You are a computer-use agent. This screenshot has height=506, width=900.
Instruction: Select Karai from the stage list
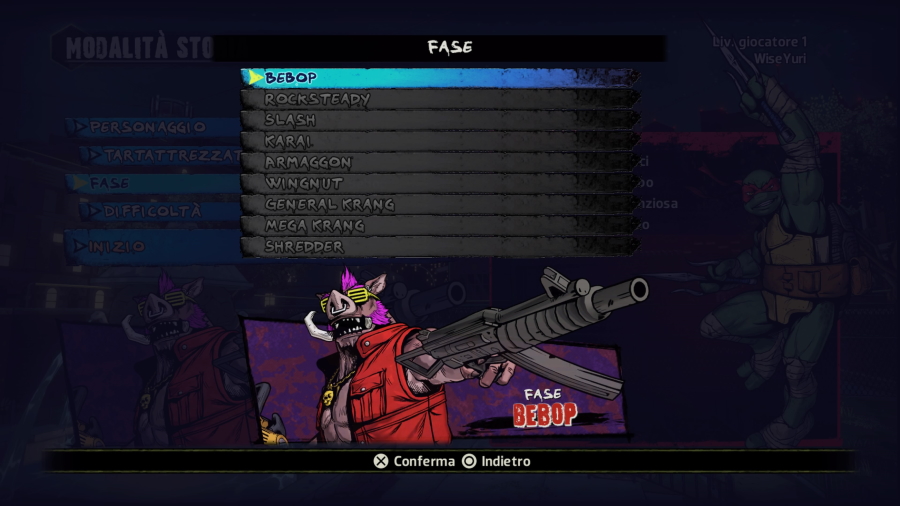tap(440, 141)
